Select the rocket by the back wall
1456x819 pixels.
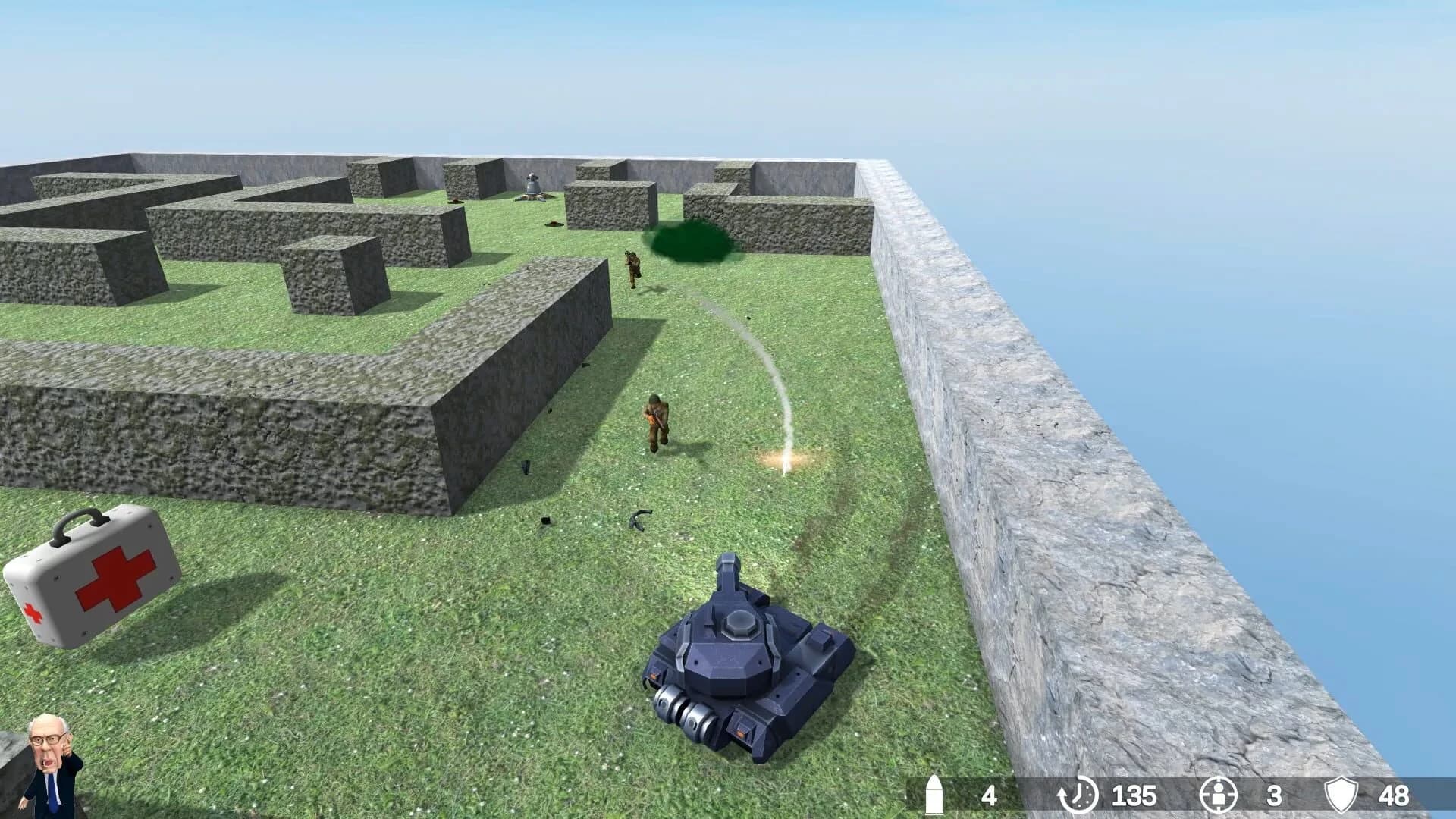click(x=531, y=188)
